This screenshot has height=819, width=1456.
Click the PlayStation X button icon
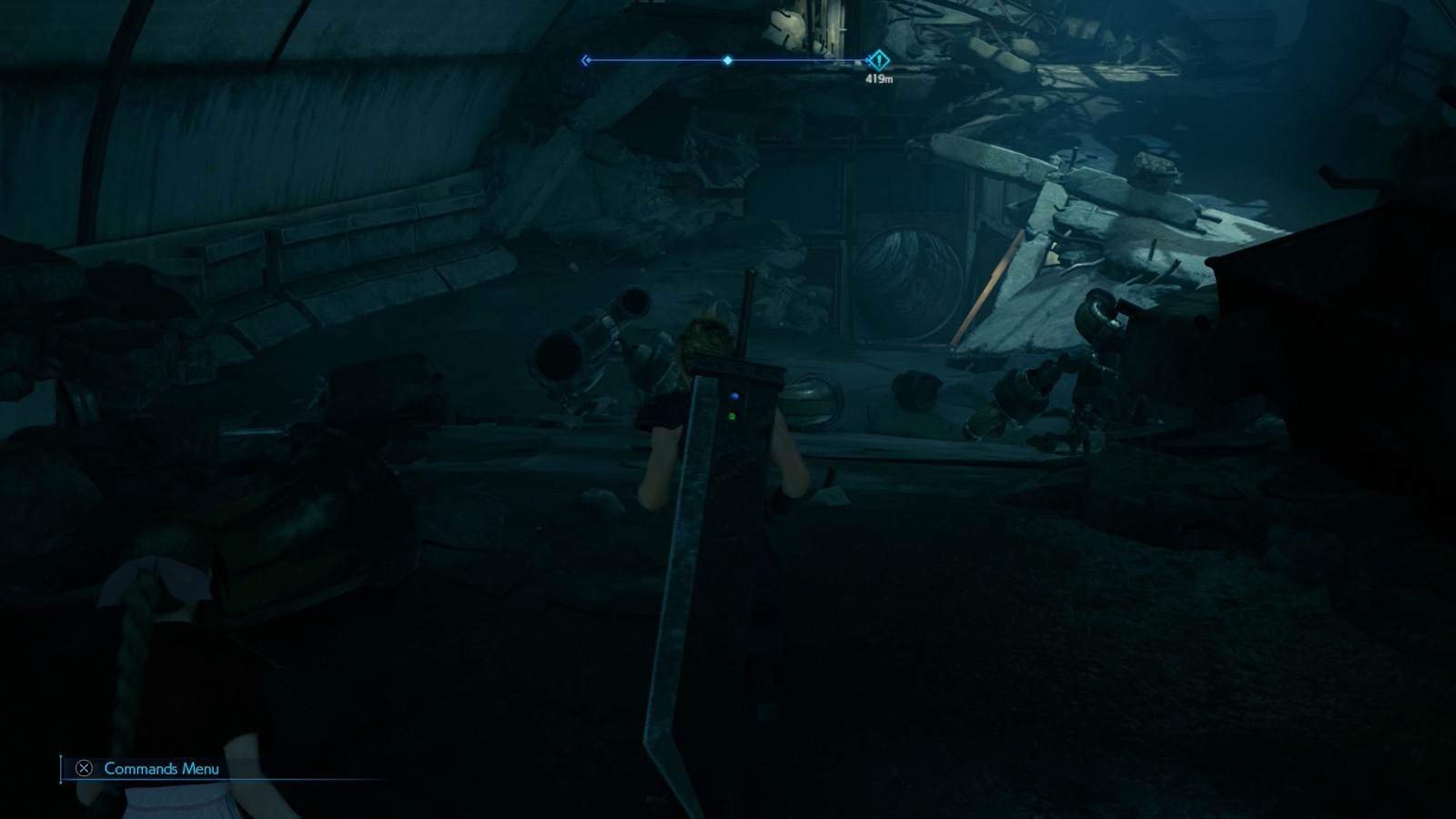(x=85, y=769)
